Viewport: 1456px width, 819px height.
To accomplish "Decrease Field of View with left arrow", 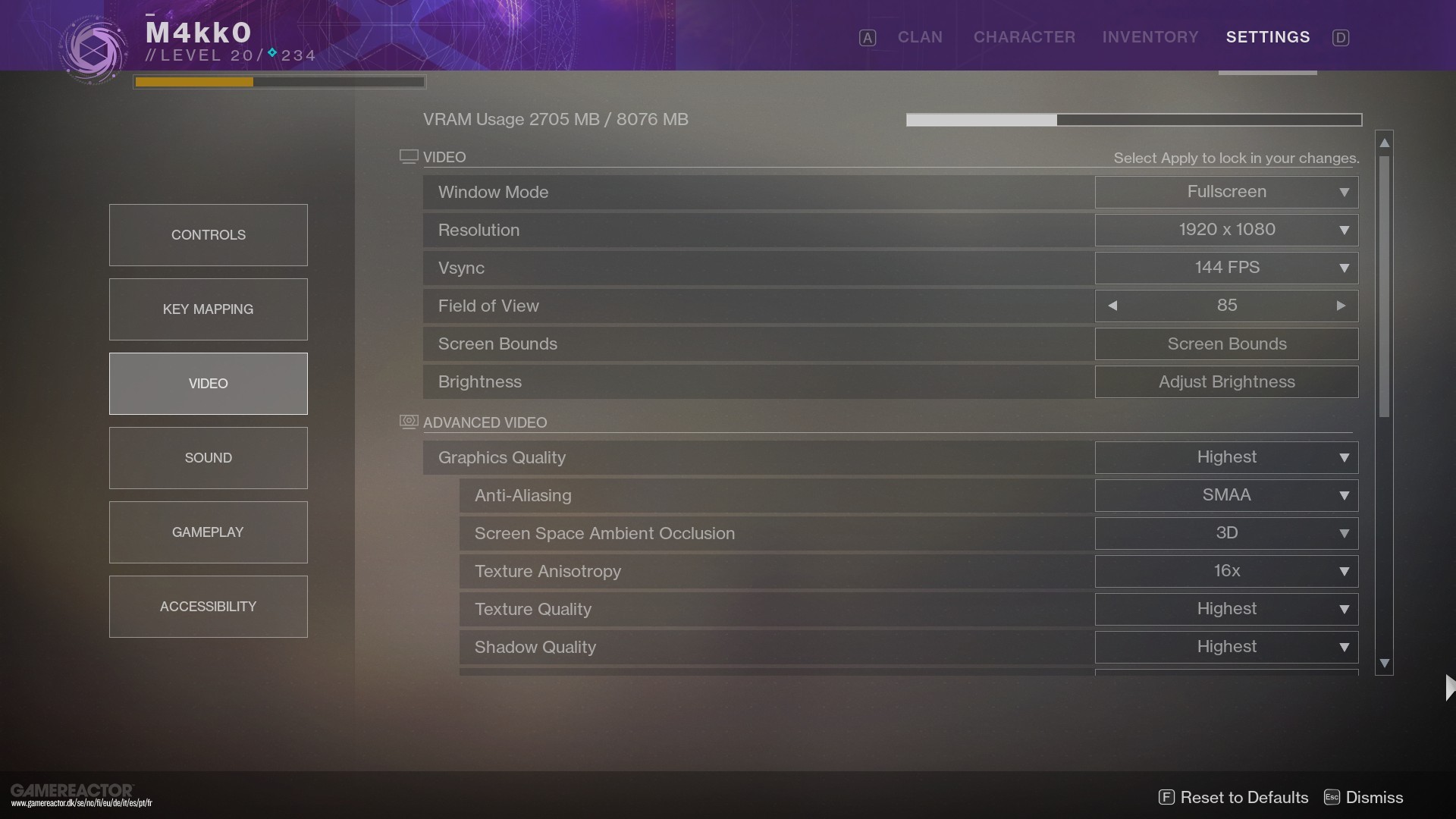I will pos(1112,306).
